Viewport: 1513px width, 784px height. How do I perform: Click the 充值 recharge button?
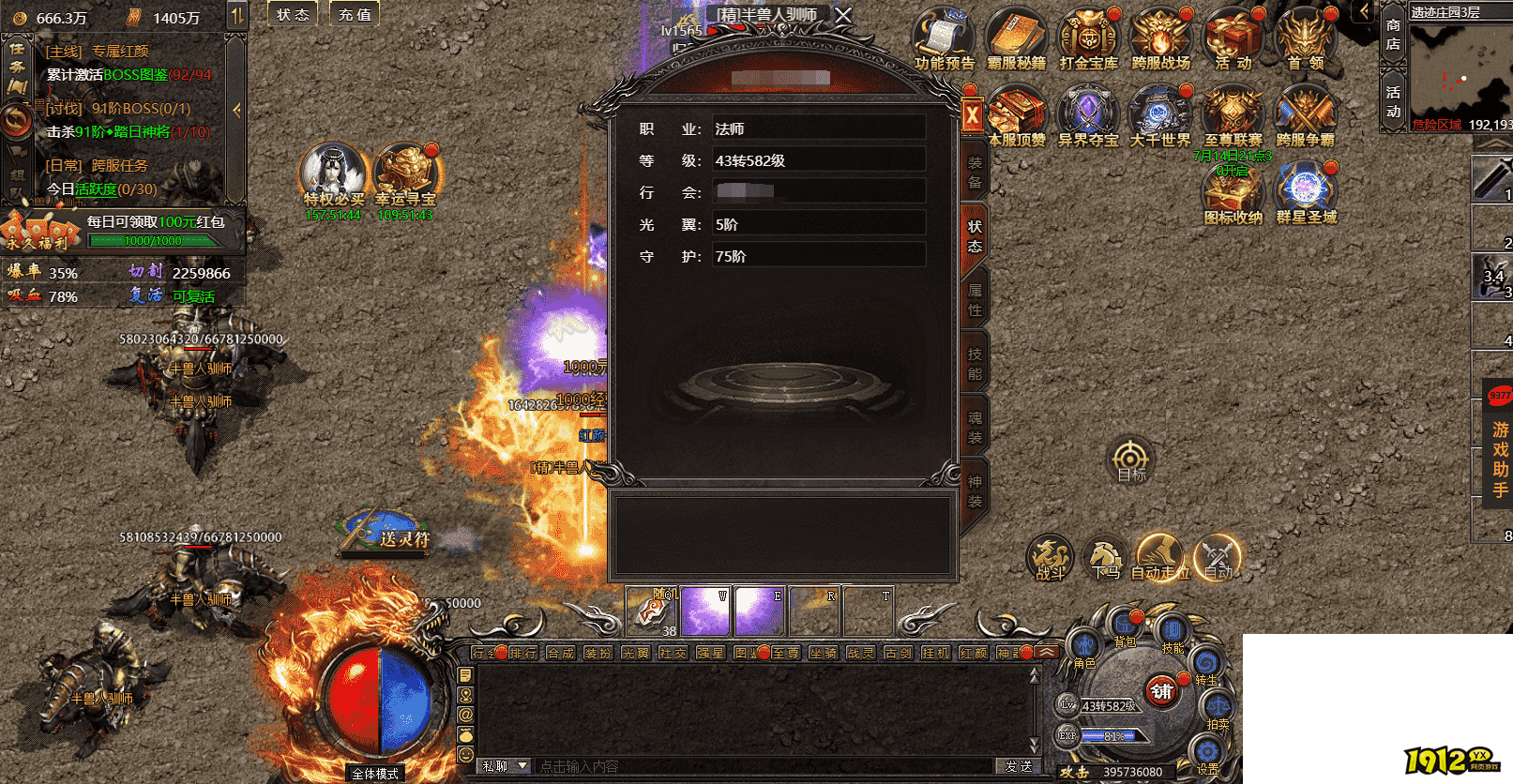coord(355,14)
